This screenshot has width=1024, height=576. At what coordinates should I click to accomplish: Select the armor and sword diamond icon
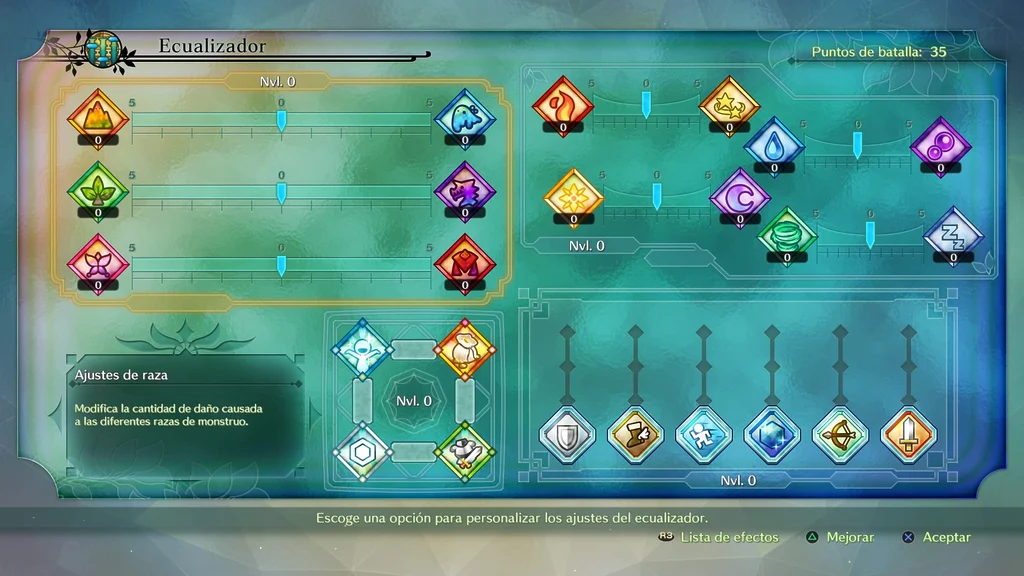[x=465, y=453]
